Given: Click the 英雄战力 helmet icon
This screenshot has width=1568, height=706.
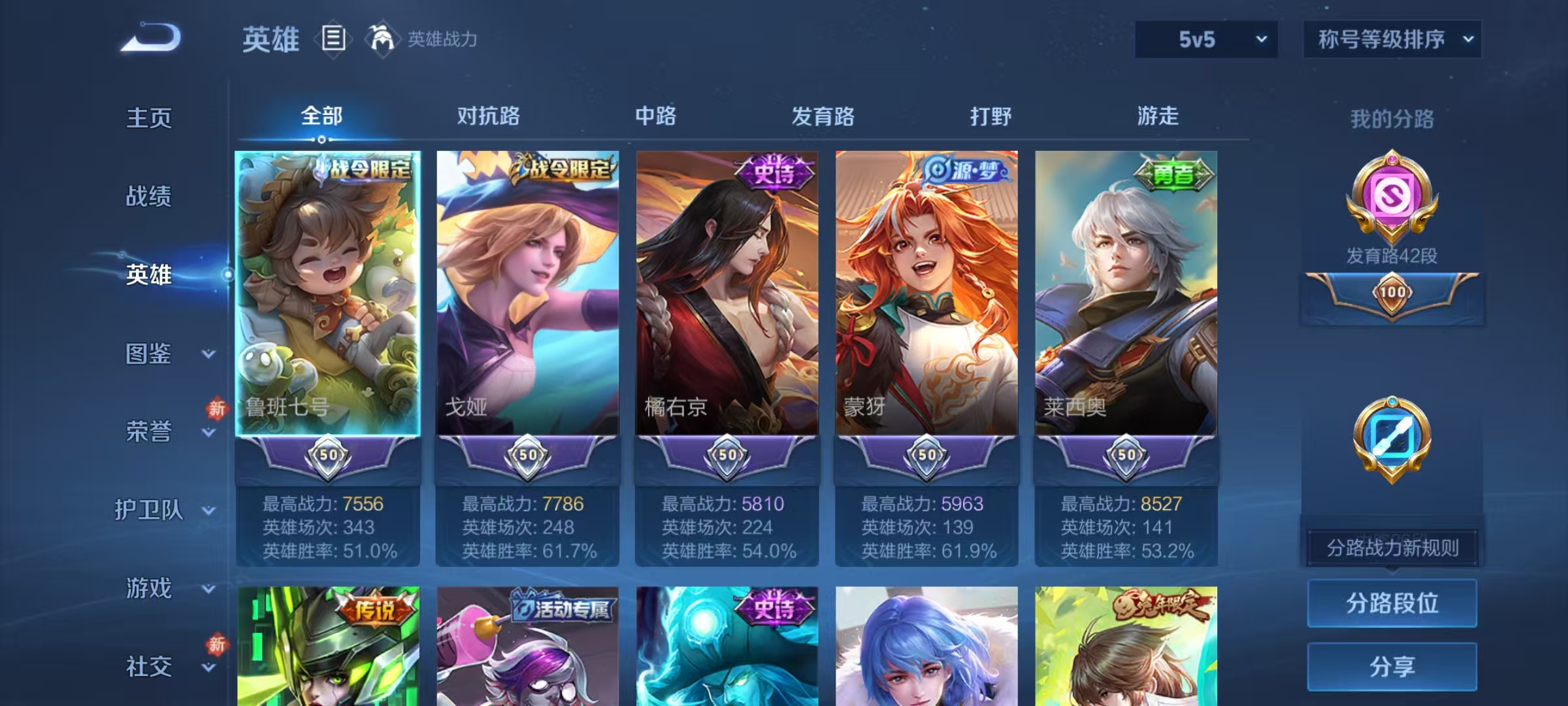Looking at the screenshot, I should pyautogui.click(x=382, y=41).
